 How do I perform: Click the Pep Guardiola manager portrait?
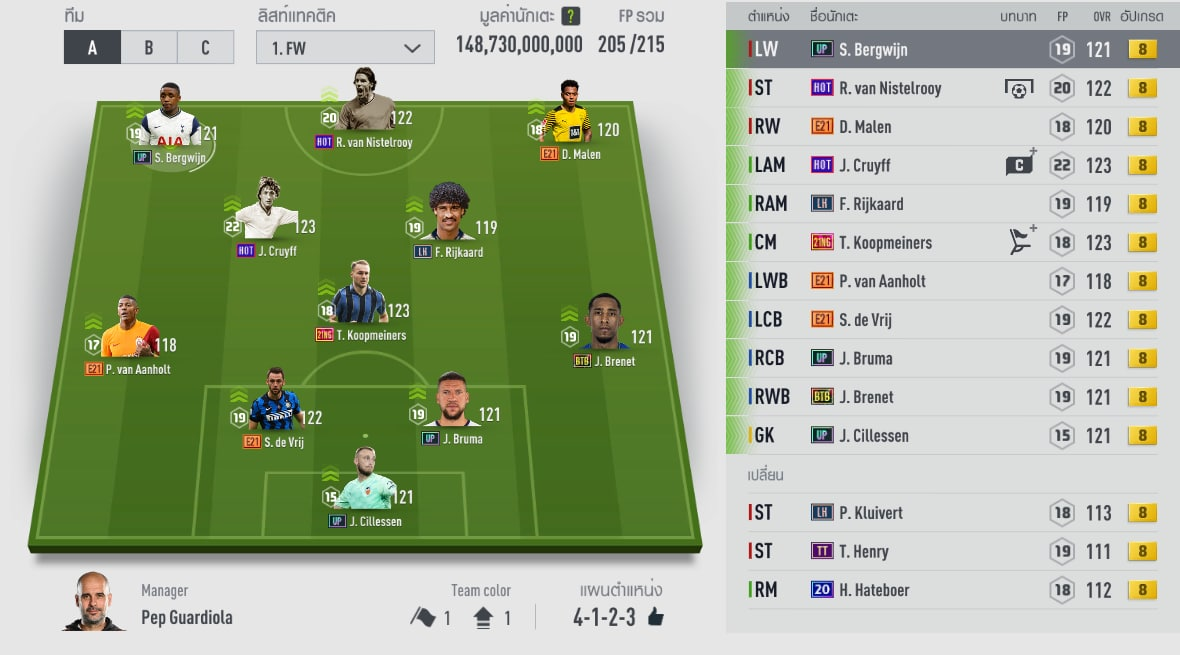[95, 601]
